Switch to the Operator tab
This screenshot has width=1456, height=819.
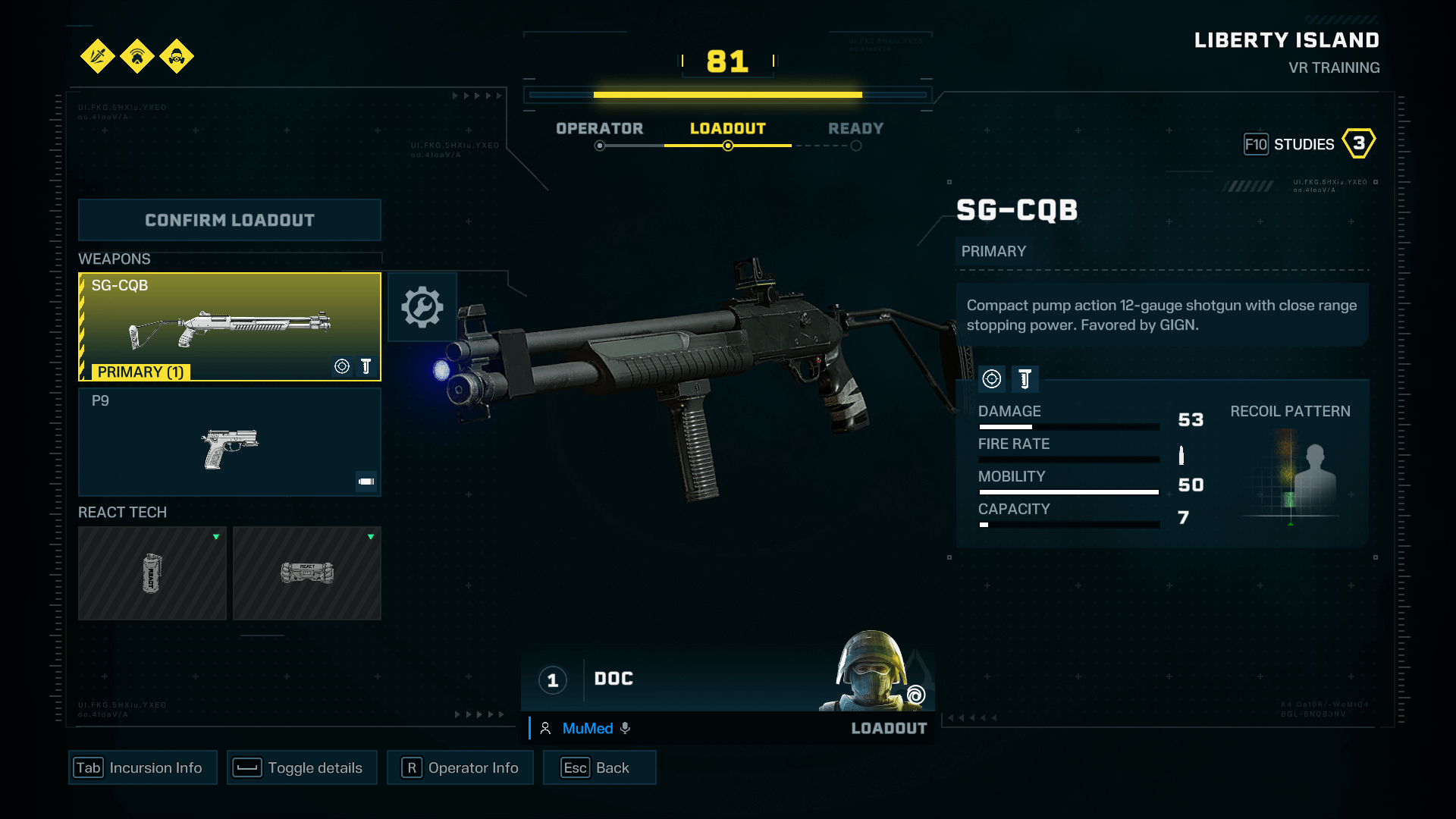click(599, 128)
